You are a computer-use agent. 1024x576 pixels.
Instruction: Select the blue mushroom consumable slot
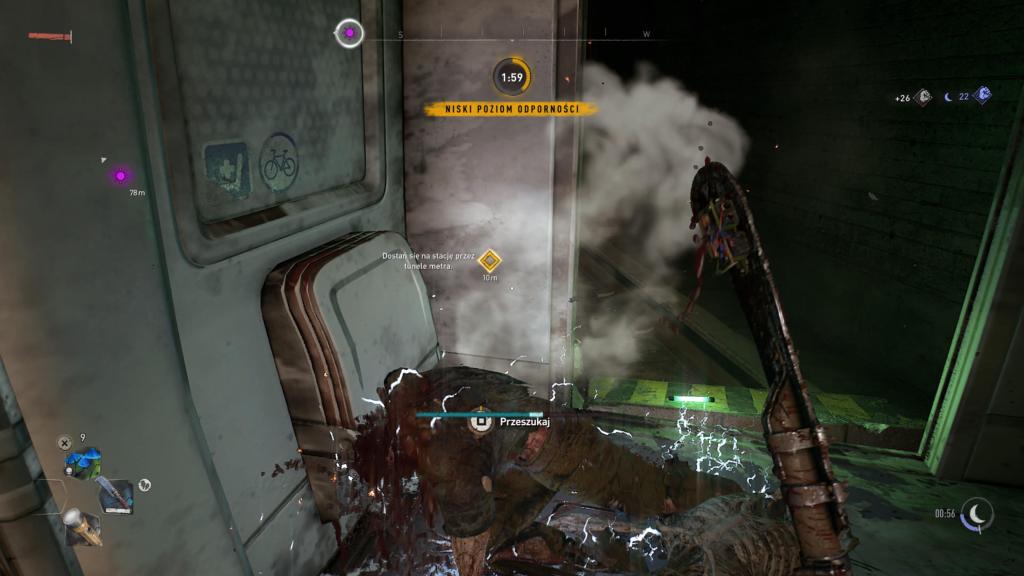point(82,463)
